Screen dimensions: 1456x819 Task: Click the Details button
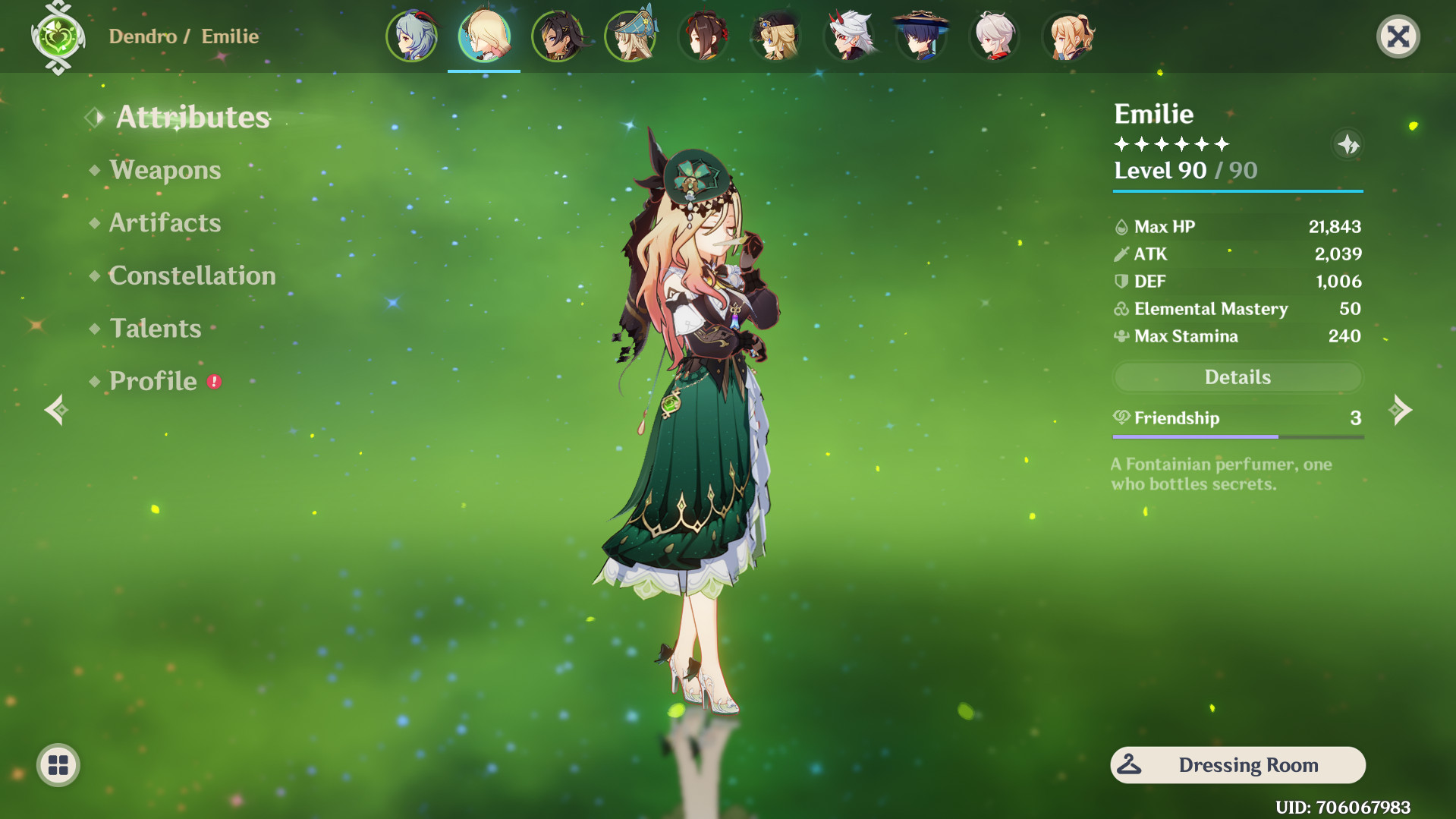coord(1237,376)
